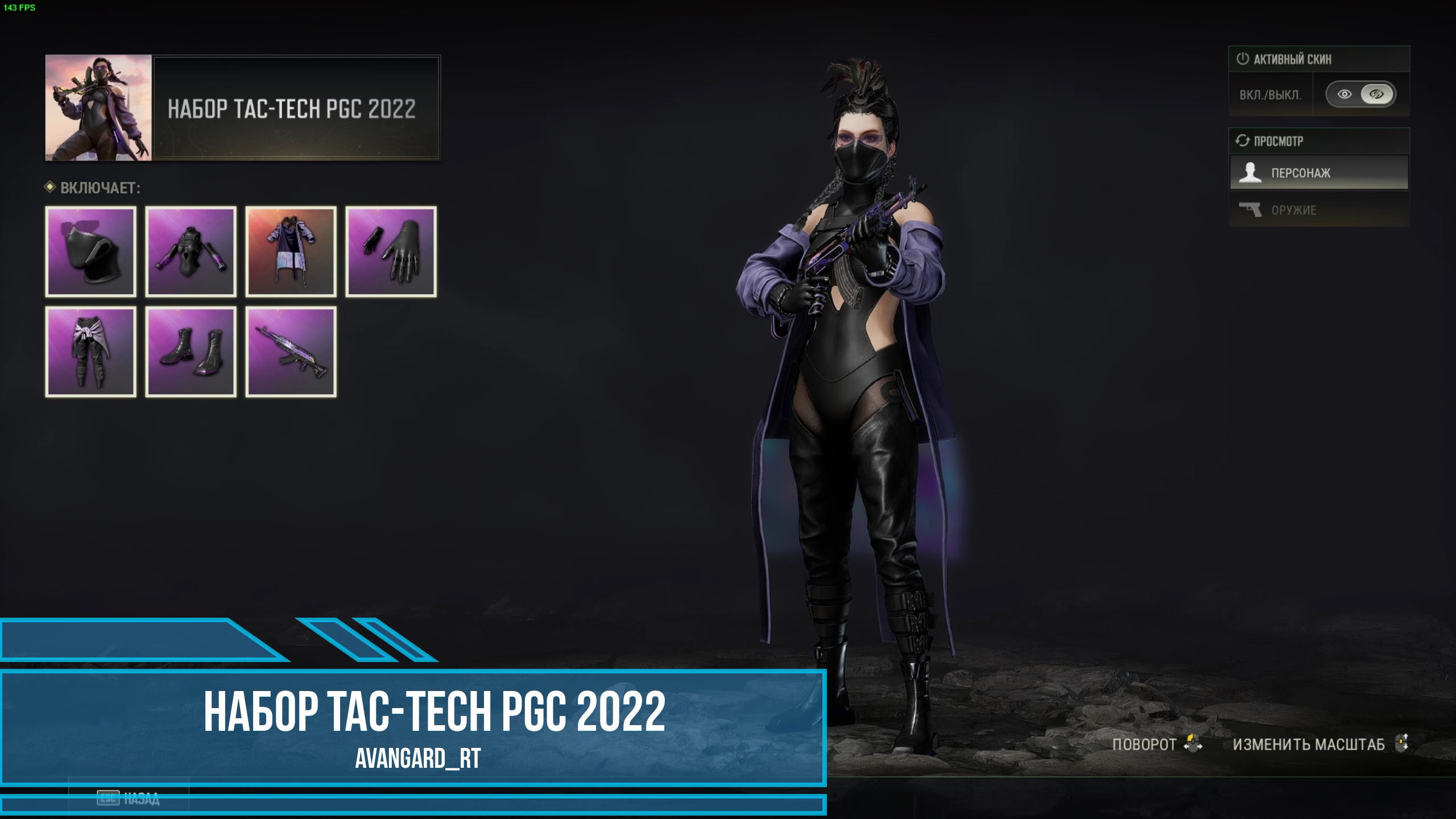Select the black pants item tile
Image resolution: width=1456 pixels, height=819 pixels.
pos(91,351)
